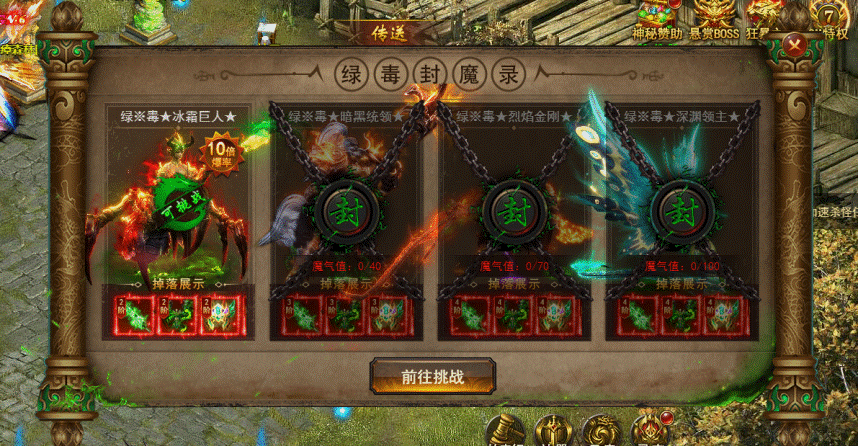Open the golden swirl icon in bottom bar
This screenshot has width=858, height=446.
coord(602,431)
